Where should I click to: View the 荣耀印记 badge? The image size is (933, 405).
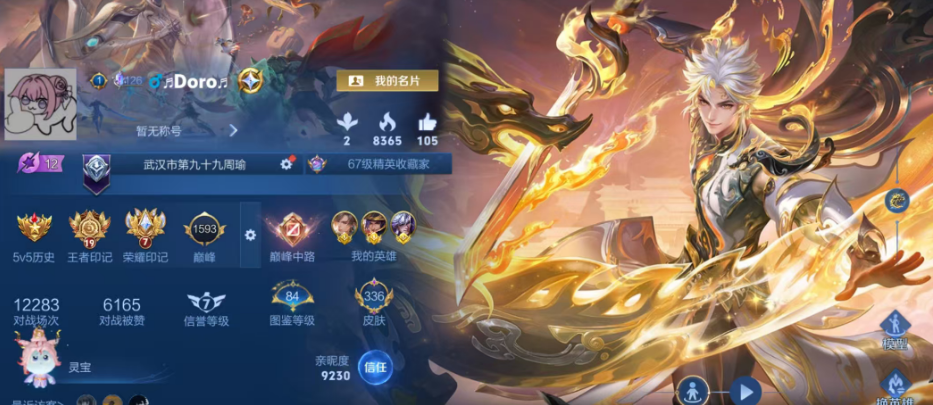coord(145,230)
